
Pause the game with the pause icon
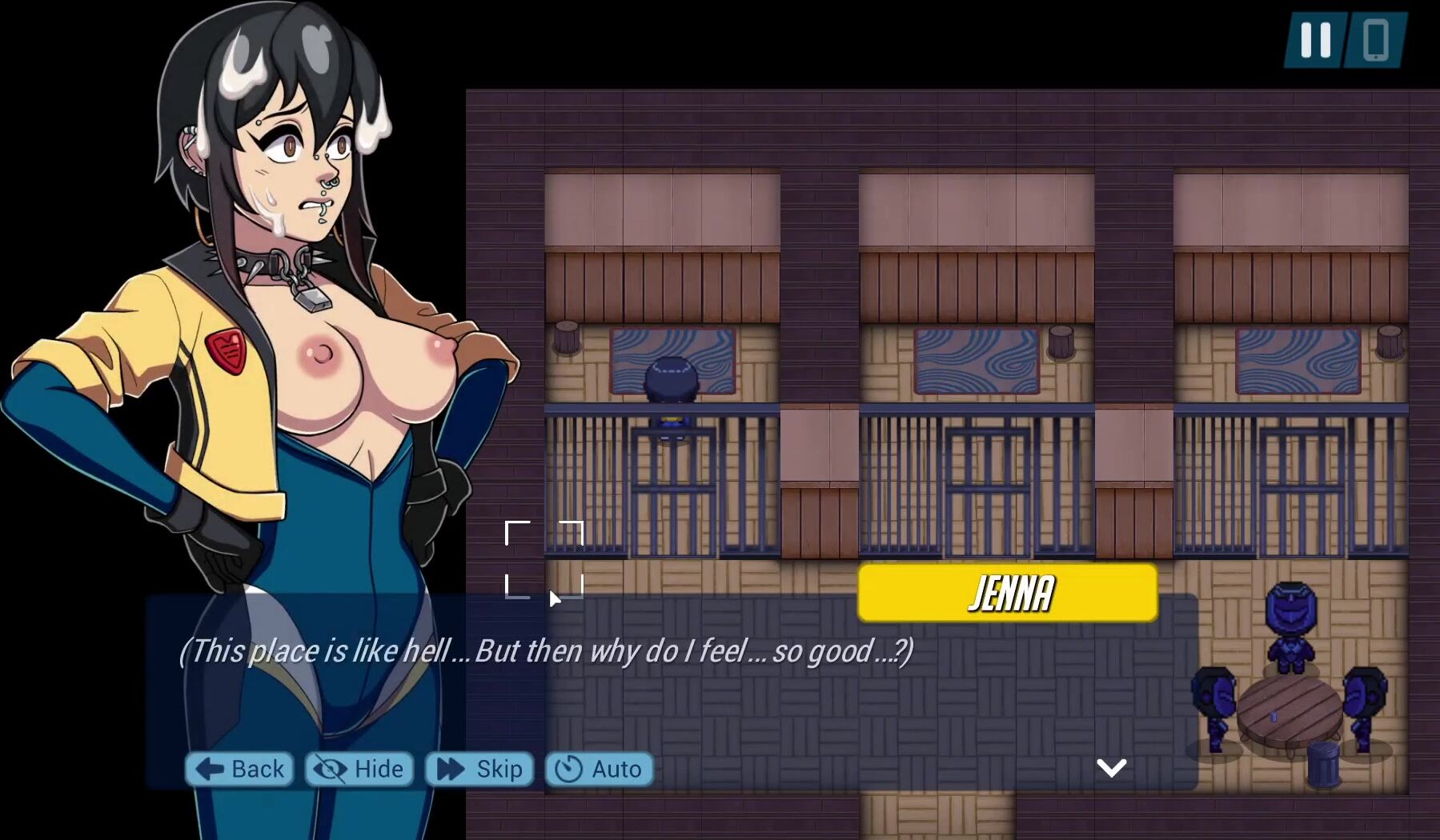(x=1315, y=39)
